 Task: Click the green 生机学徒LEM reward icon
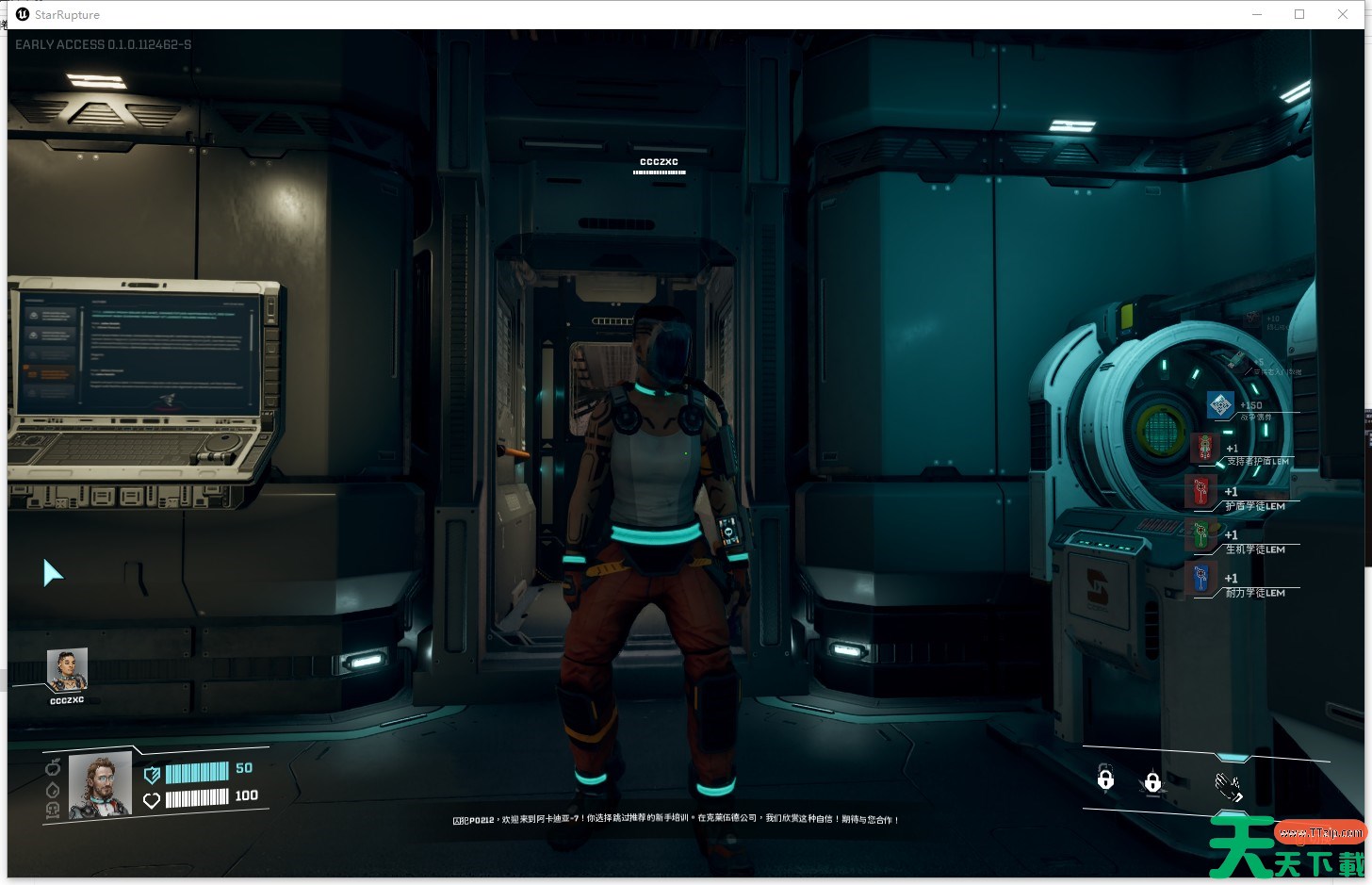click(1200, 534)
